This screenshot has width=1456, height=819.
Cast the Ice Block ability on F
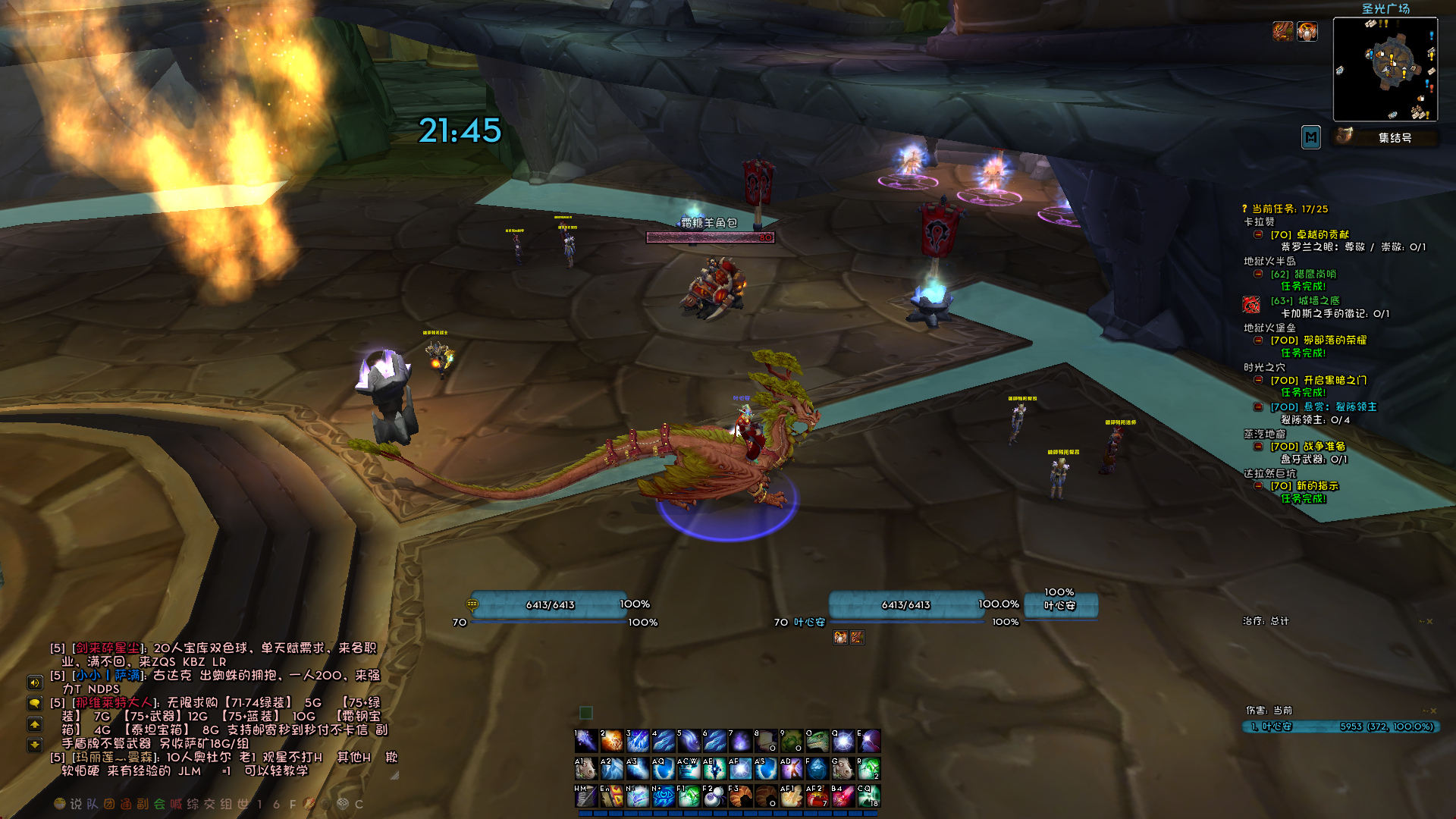(817, 769)
